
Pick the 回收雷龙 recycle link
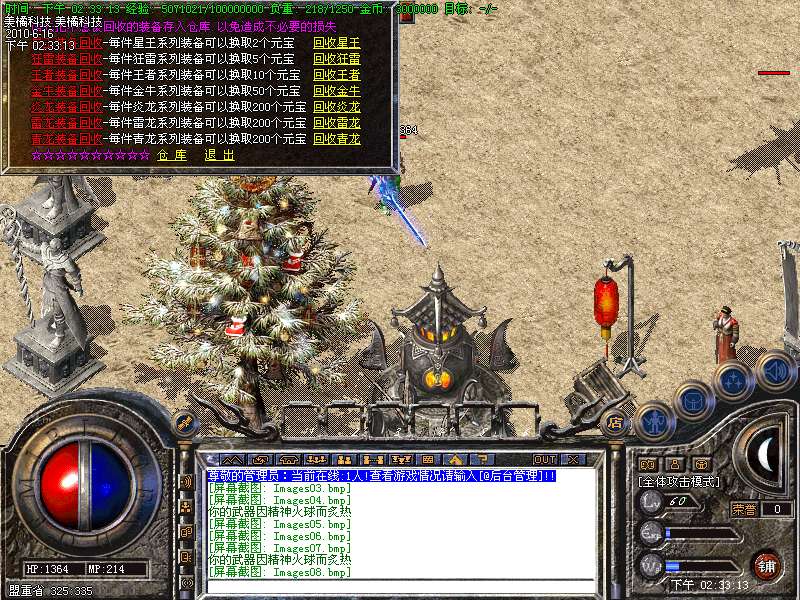click(336, 123)
